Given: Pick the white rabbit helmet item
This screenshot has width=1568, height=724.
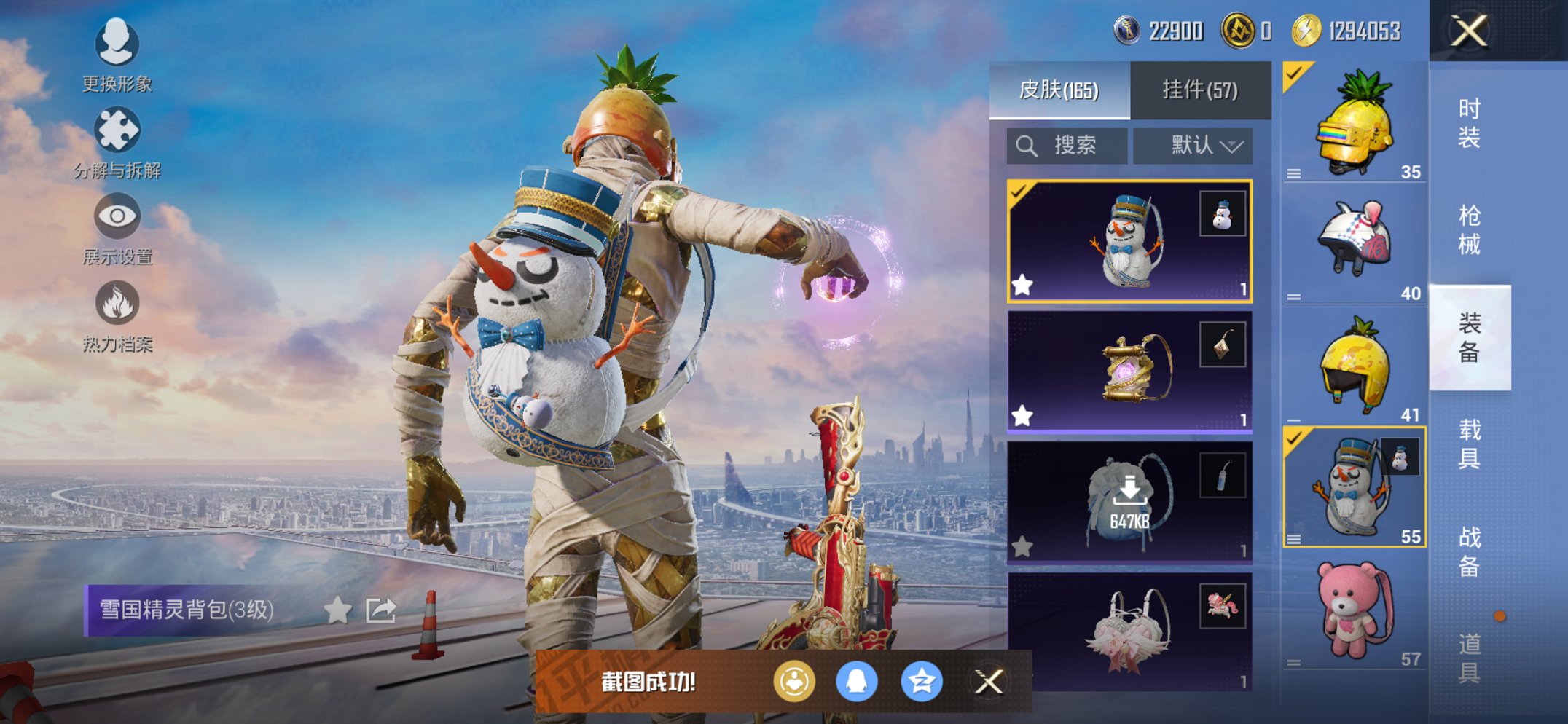Looking at the screenshot, I should point(1354,243).
